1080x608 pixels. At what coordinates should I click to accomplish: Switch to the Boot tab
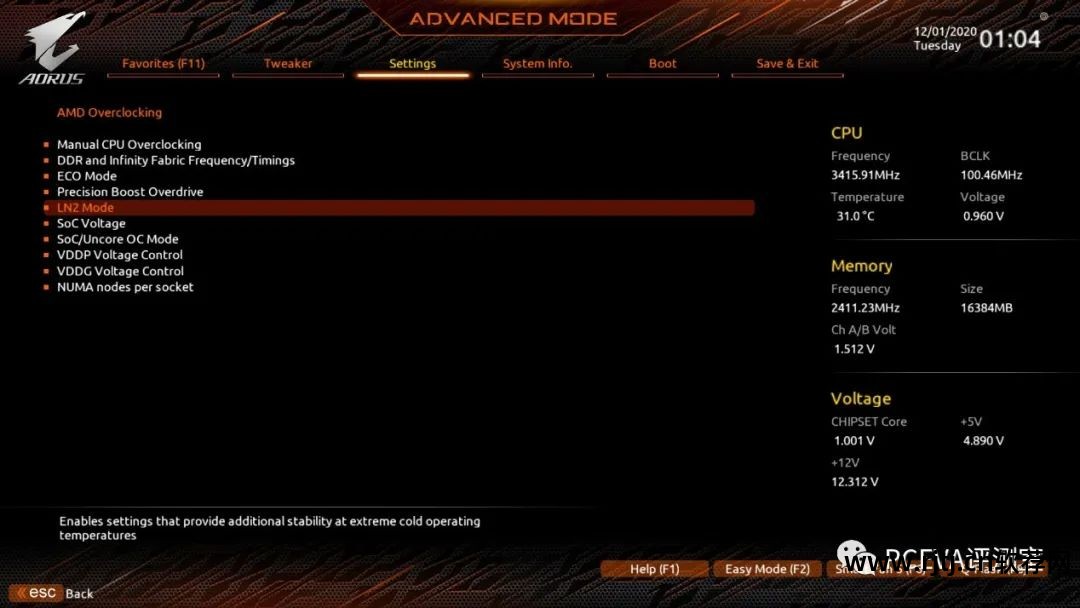[x=662, y=63]
